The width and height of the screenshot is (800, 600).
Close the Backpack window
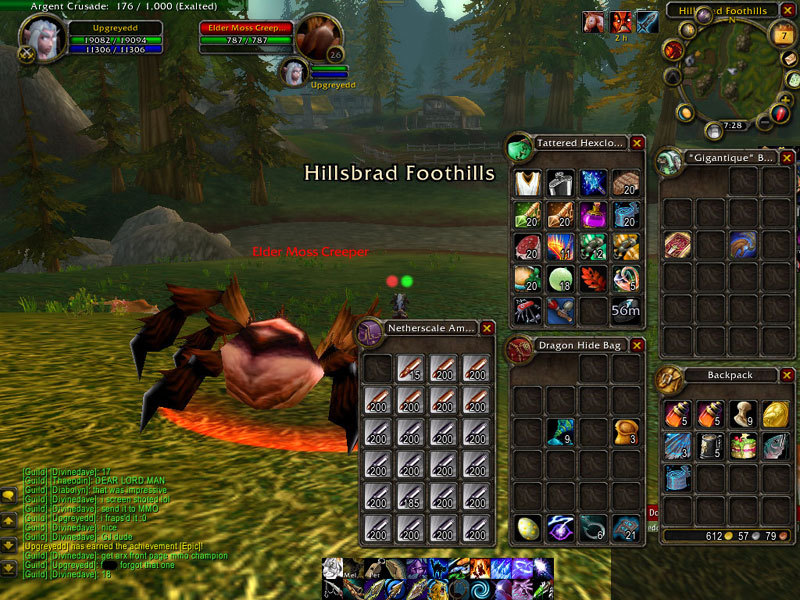787,376
